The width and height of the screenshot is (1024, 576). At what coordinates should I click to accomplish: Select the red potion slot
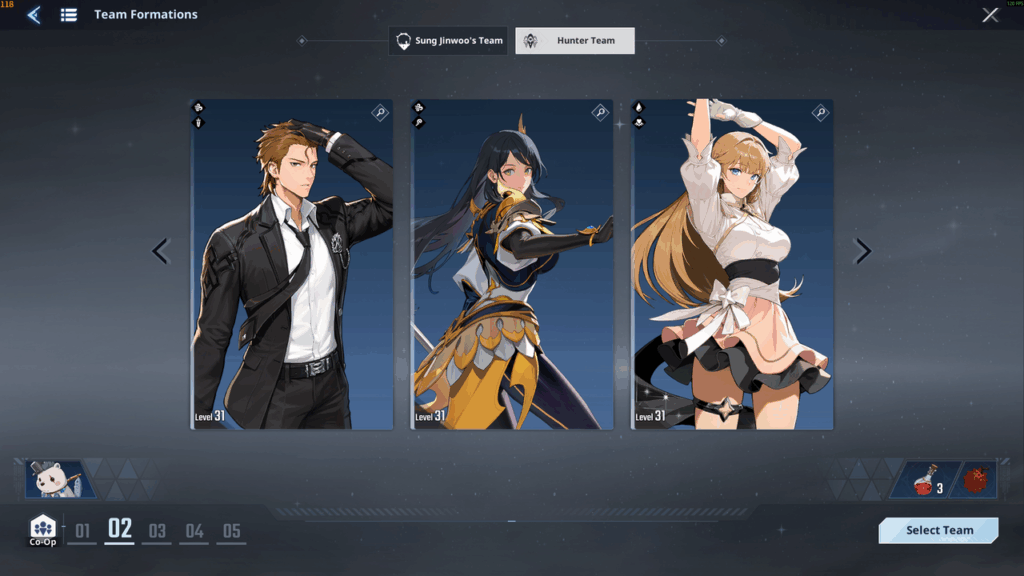point(928,480)
